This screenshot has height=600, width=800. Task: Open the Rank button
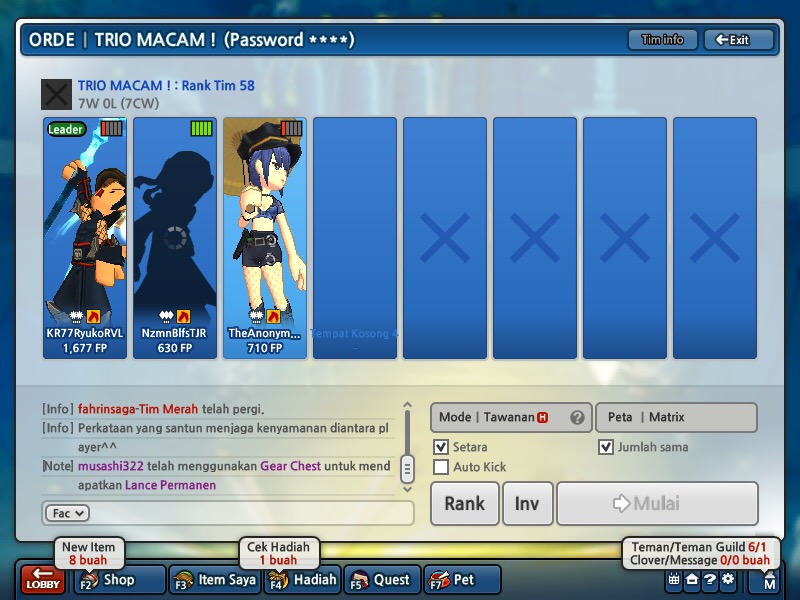tap(464, 503)
